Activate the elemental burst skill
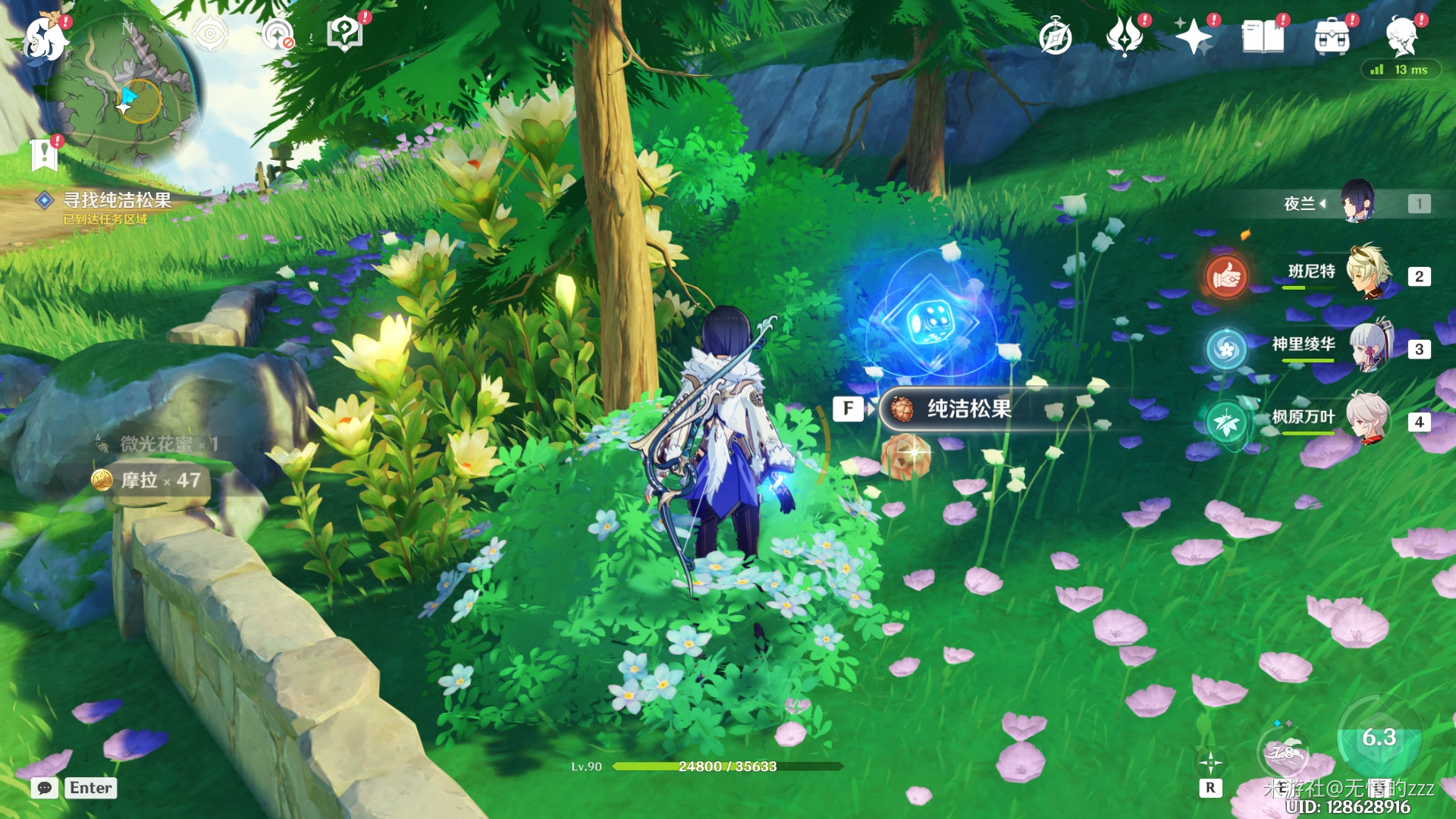The width and height of the screenshot is (1456, 819). (1379, 739)
